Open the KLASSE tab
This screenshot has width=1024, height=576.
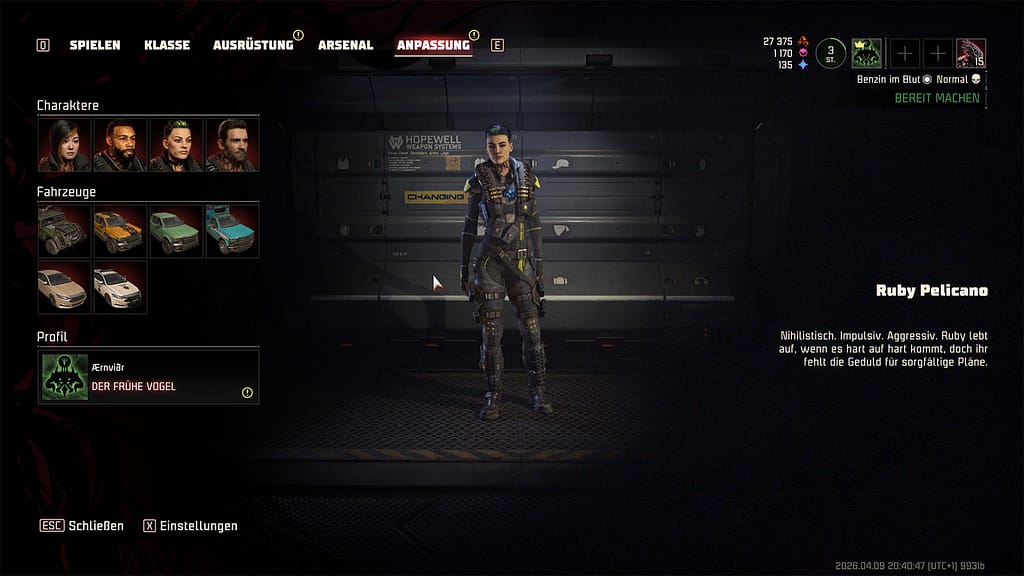click(166, 45)
